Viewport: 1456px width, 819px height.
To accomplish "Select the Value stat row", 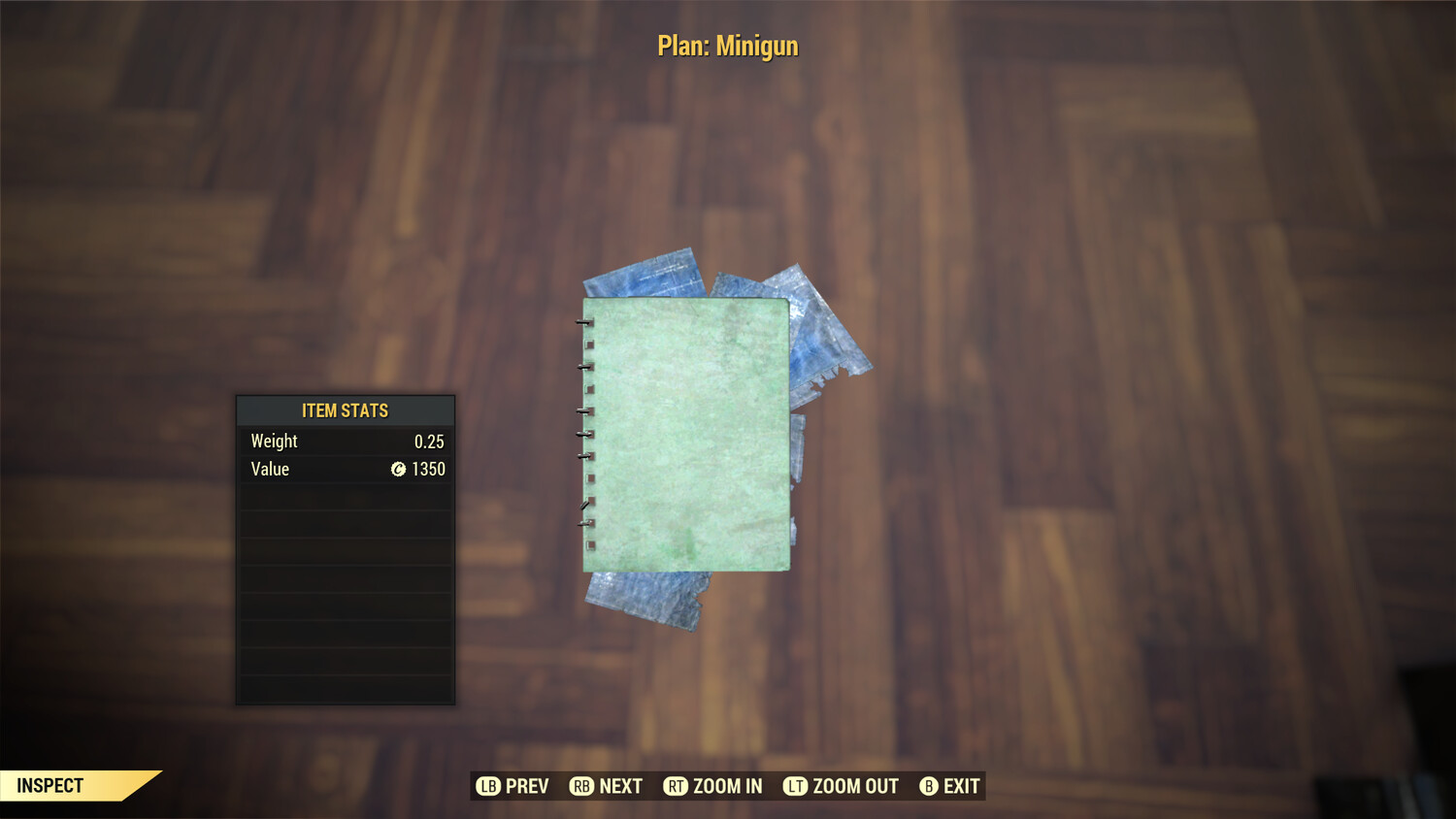I will pyautogui.click(x=345, y=470).
